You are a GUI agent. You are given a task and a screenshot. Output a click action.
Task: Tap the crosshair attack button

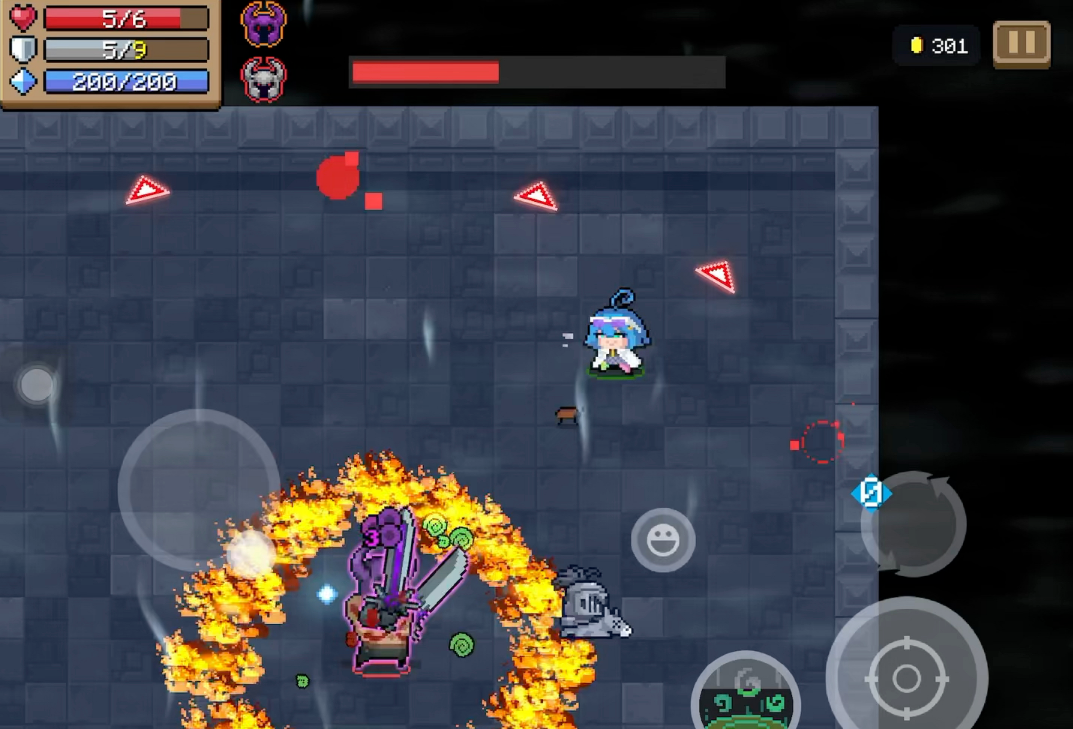(906, 677)
